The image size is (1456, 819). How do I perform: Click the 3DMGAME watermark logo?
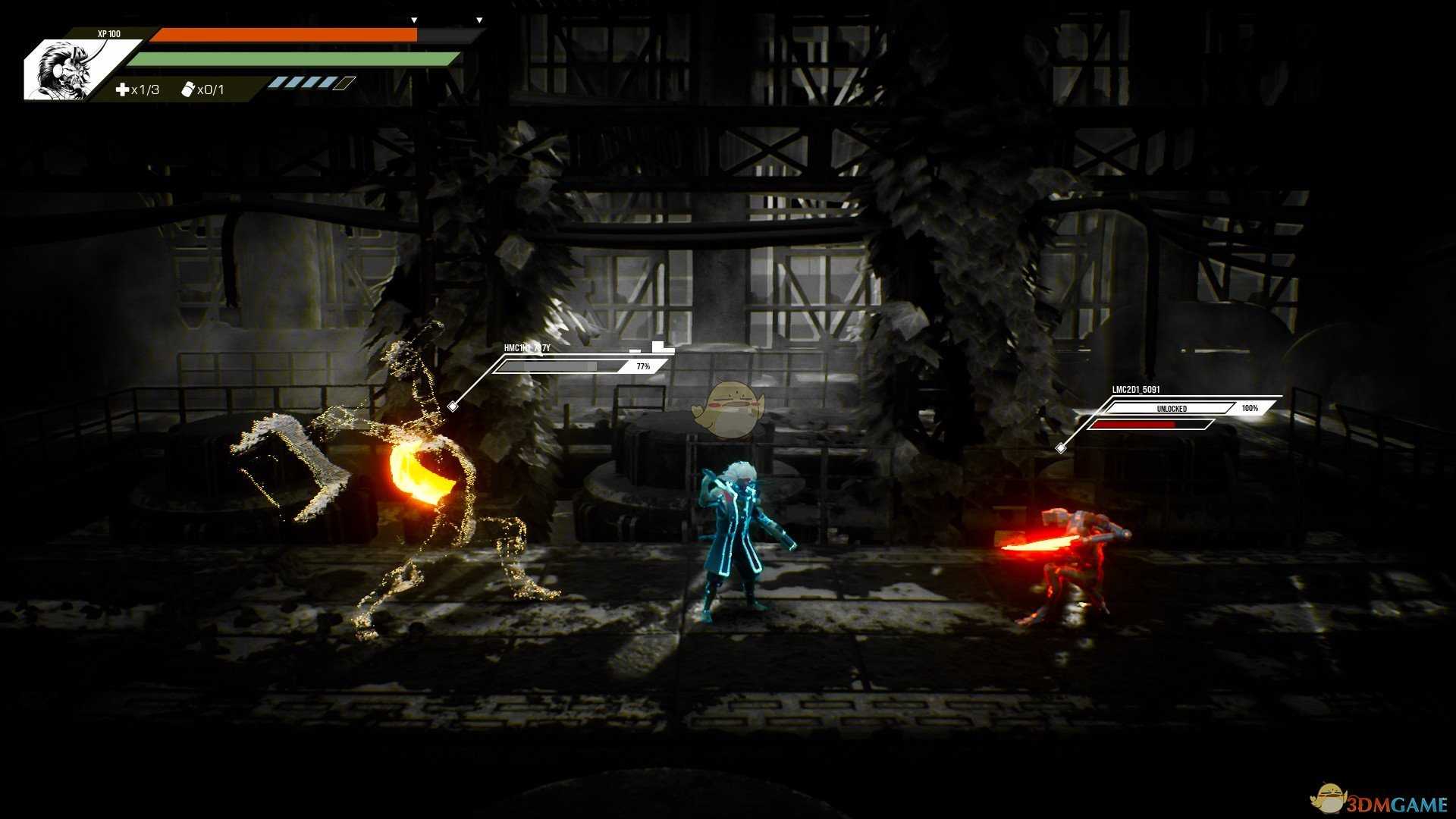click(1379, 801)
